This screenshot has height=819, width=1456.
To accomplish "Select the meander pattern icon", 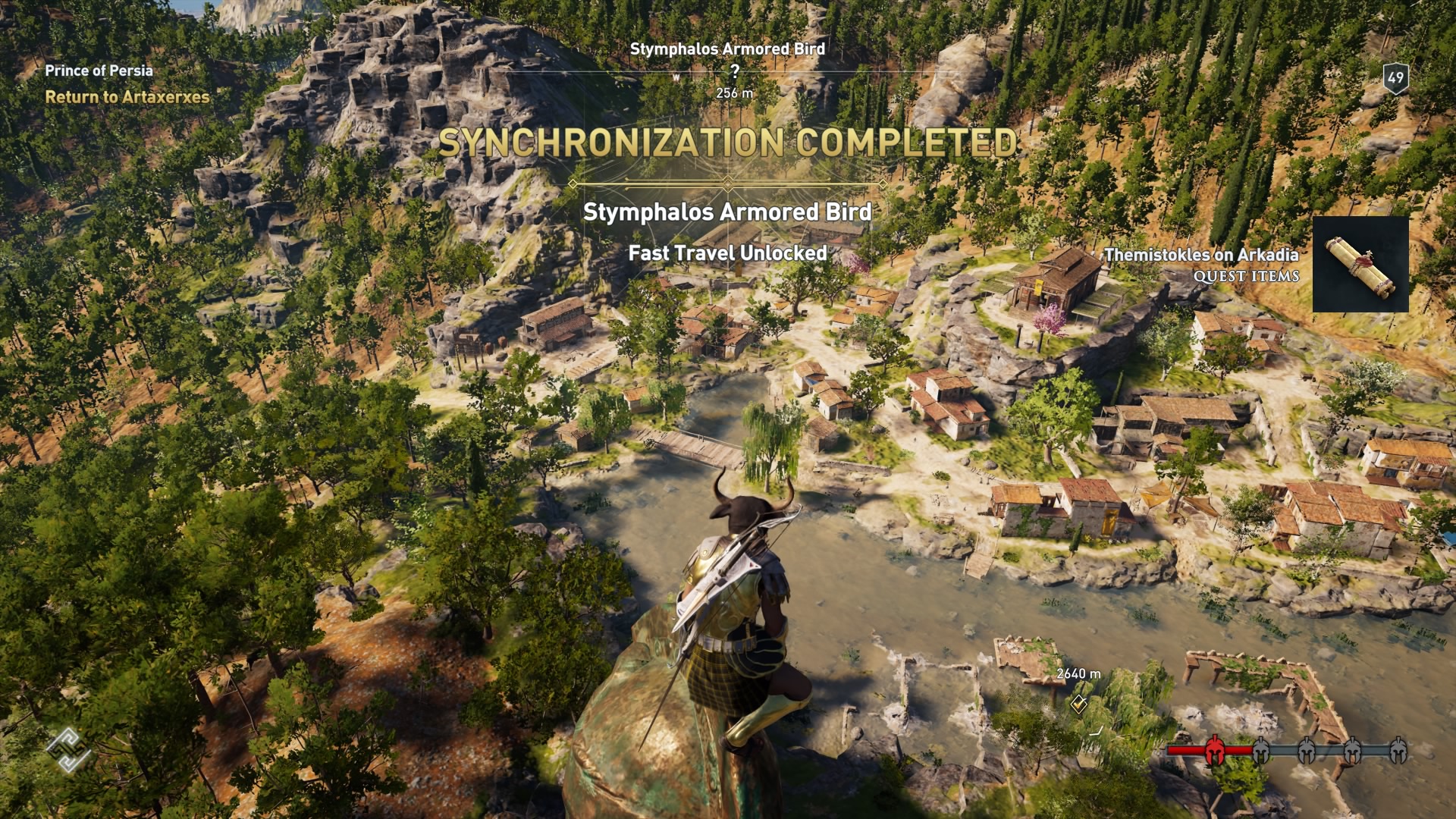I will click(x=68, y=749).
